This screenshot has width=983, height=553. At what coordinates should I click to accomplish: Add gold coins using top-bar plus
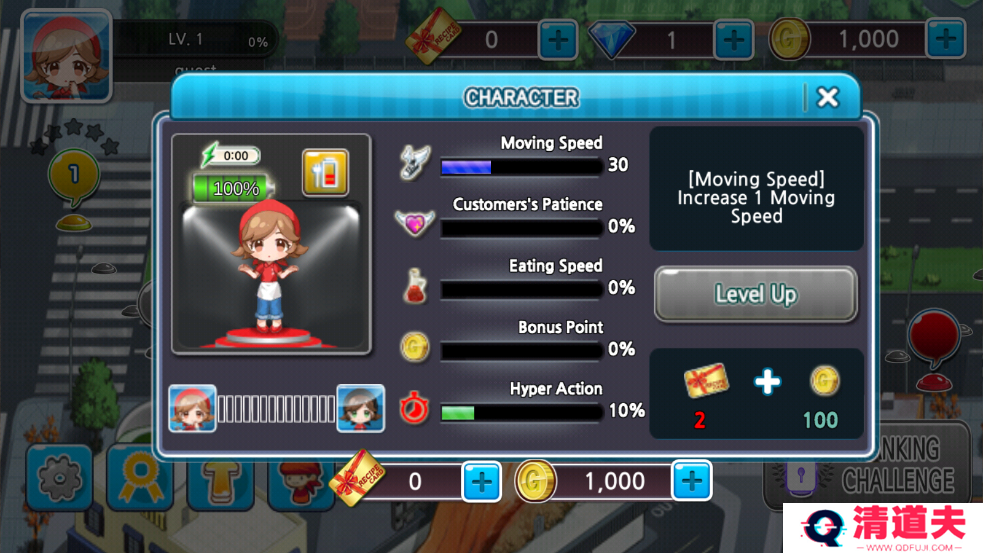tap(945, 40)
